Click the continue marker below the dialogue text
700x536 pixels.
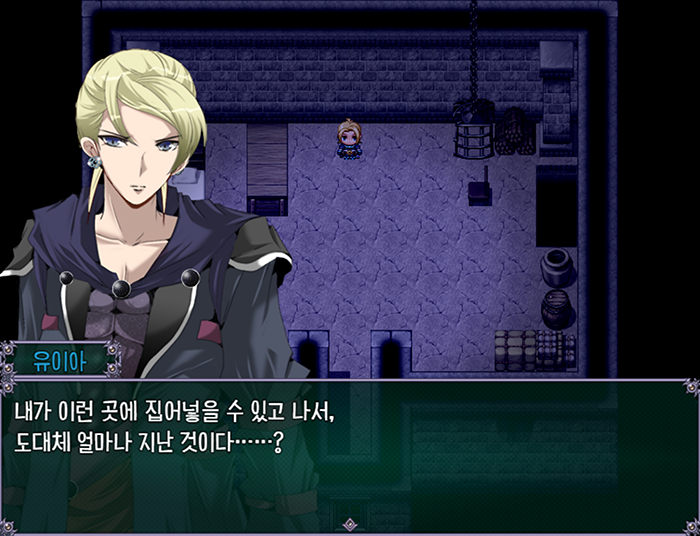[349, 523]
